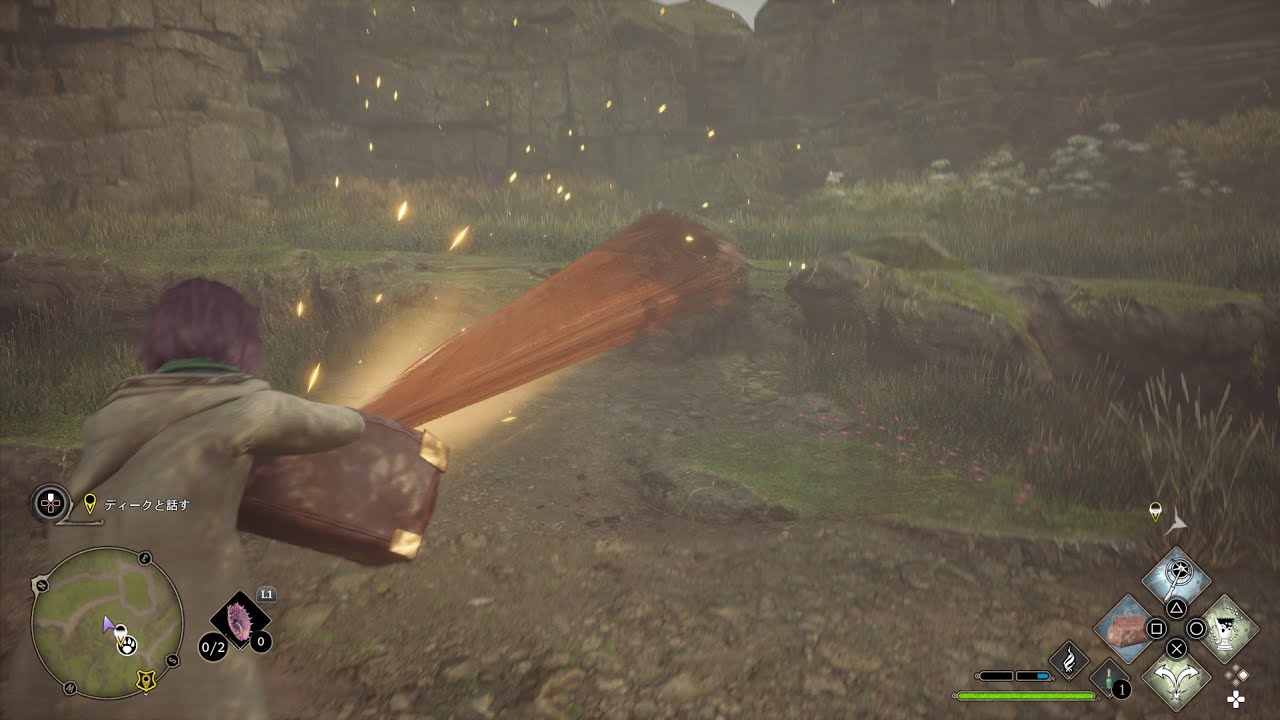Click the yellow shield marker on minimap

tap(146, 680)
